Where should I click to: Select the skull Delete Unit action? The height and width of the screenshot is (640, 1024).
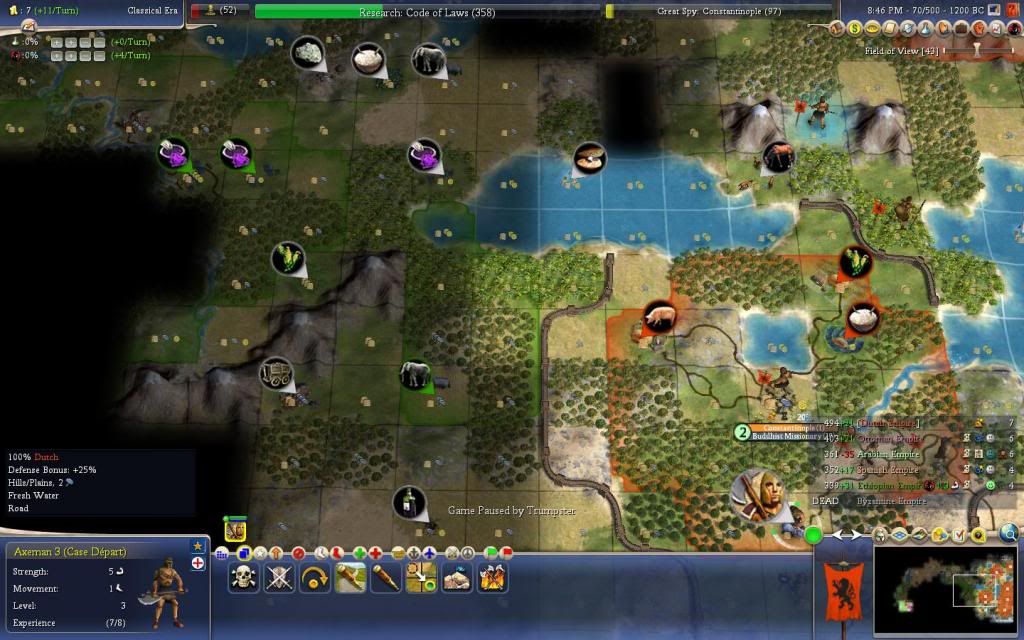pyautogui.click(x=243, y=577)
